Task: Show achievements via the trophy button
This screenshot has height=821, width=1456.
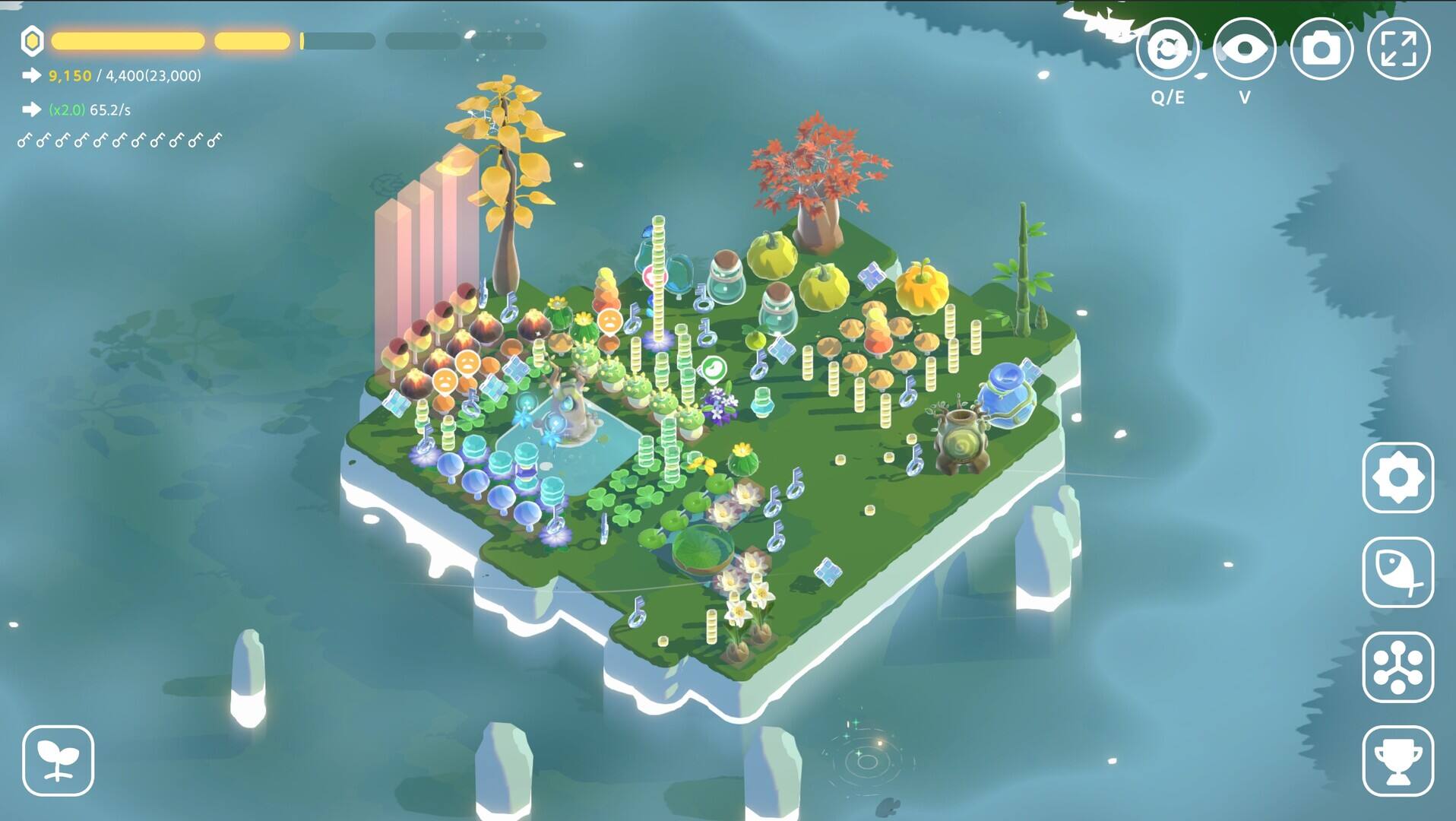Action: coord(1397,761)
